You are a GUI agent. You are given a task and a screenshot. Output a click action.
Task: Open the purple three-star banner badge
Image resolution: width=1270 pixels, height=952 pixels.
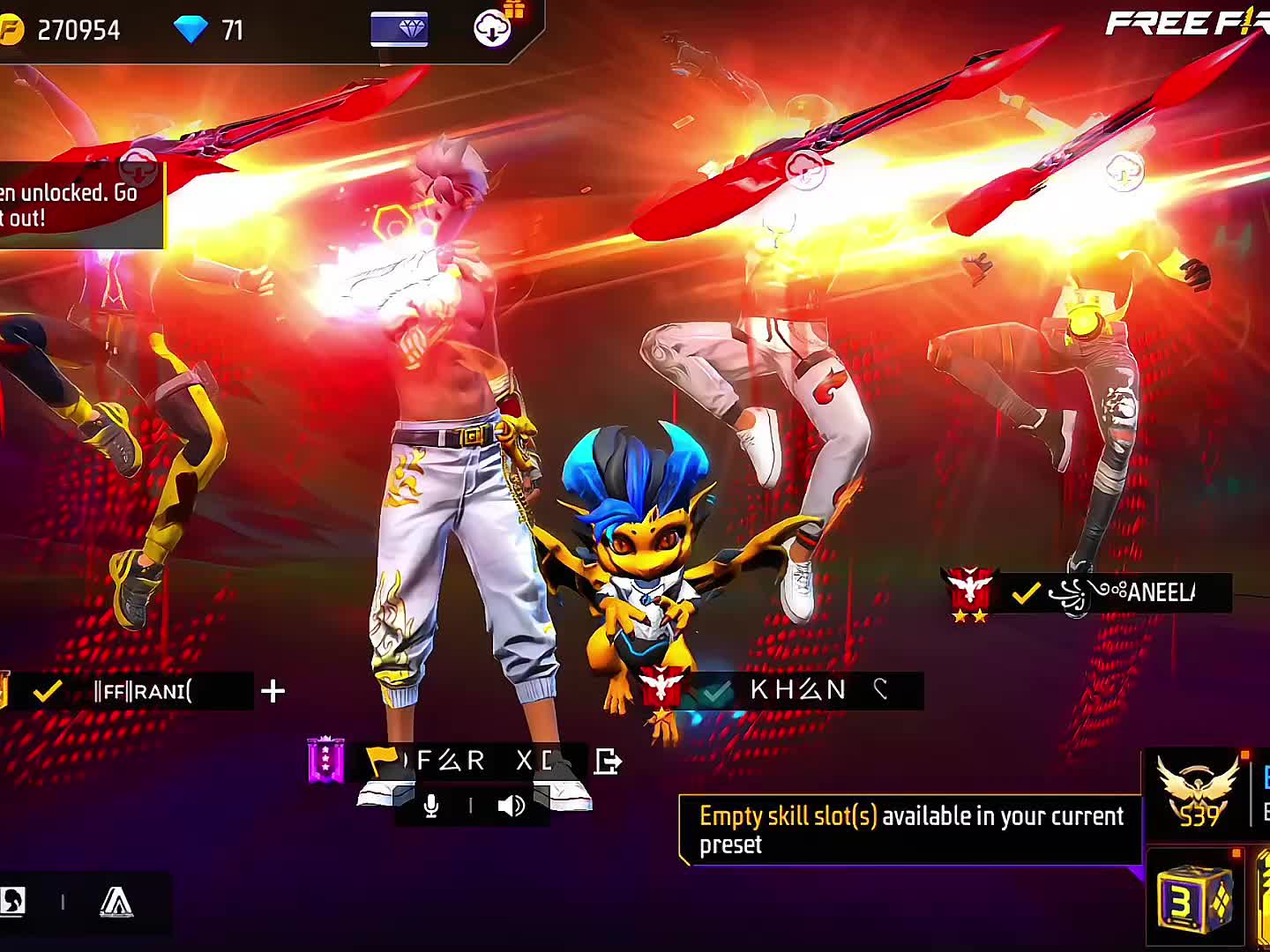click(x=325, y=760)
